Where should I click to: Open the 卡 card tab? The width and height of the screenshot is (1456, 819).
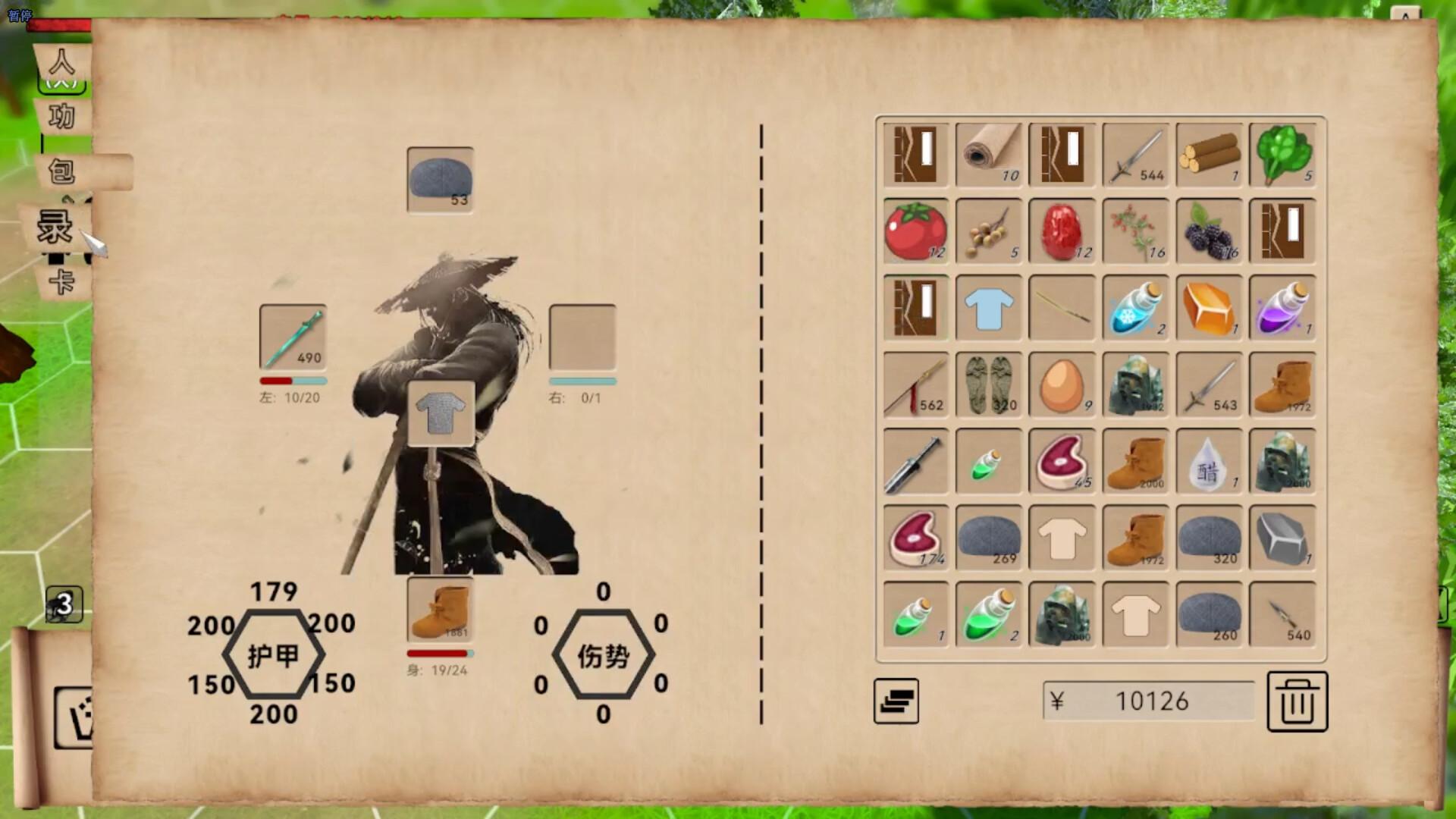pyautogui.click(x=62, y=282)
